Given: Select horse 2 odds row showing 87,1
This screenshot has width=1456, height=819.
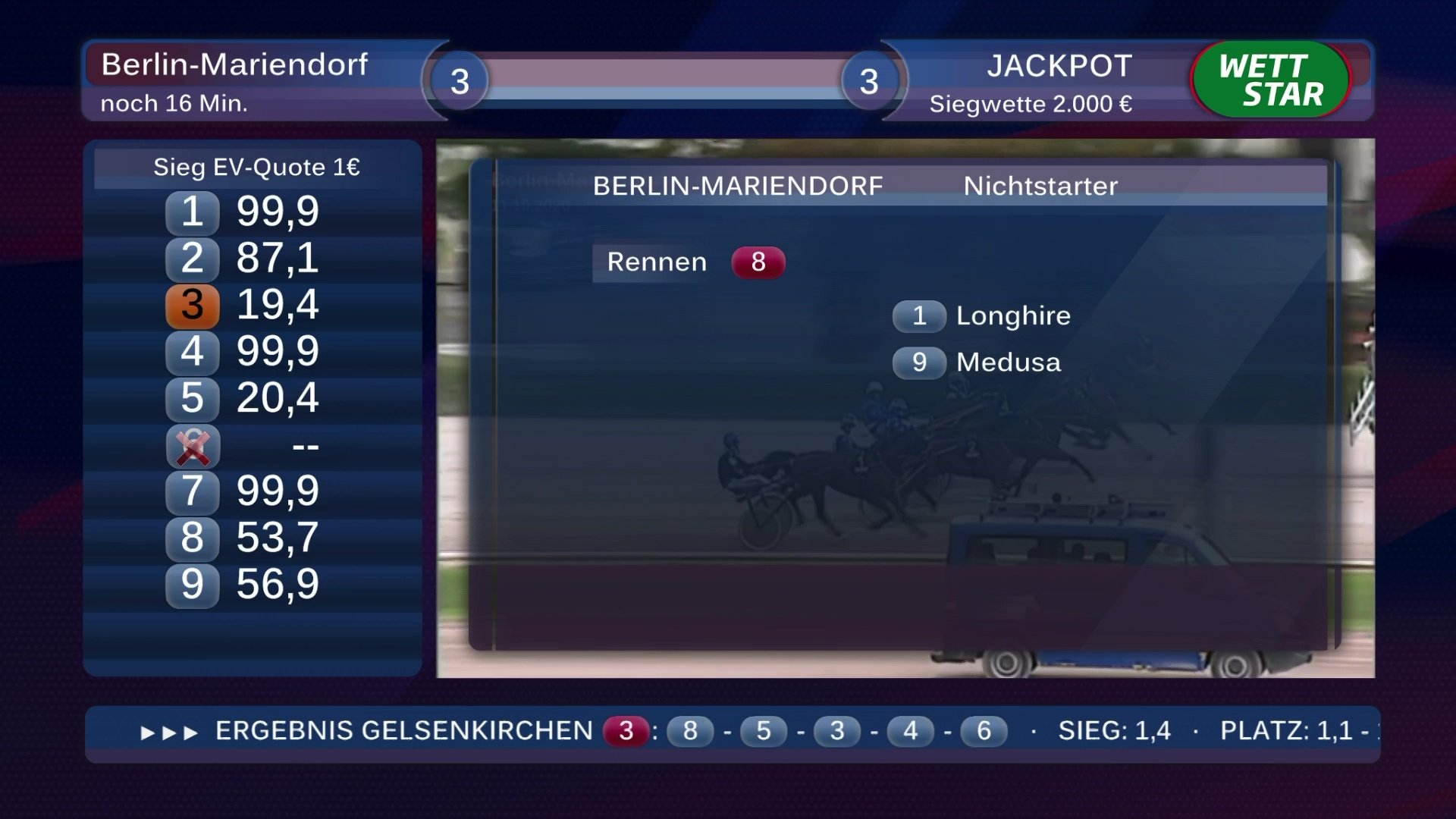Looking at the screenshot, I should (243, 258).
